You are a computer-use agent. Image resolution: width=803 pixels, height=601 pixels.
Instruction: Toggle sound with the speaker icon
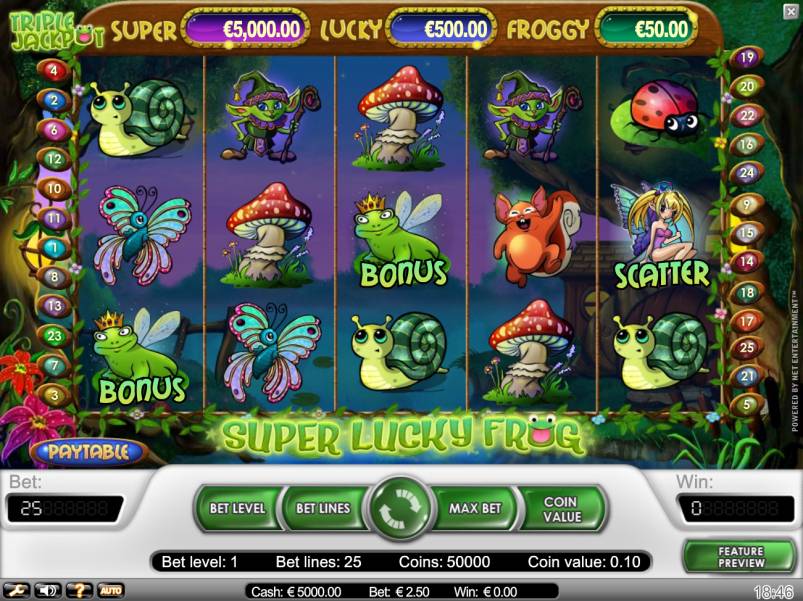[47, 590]
